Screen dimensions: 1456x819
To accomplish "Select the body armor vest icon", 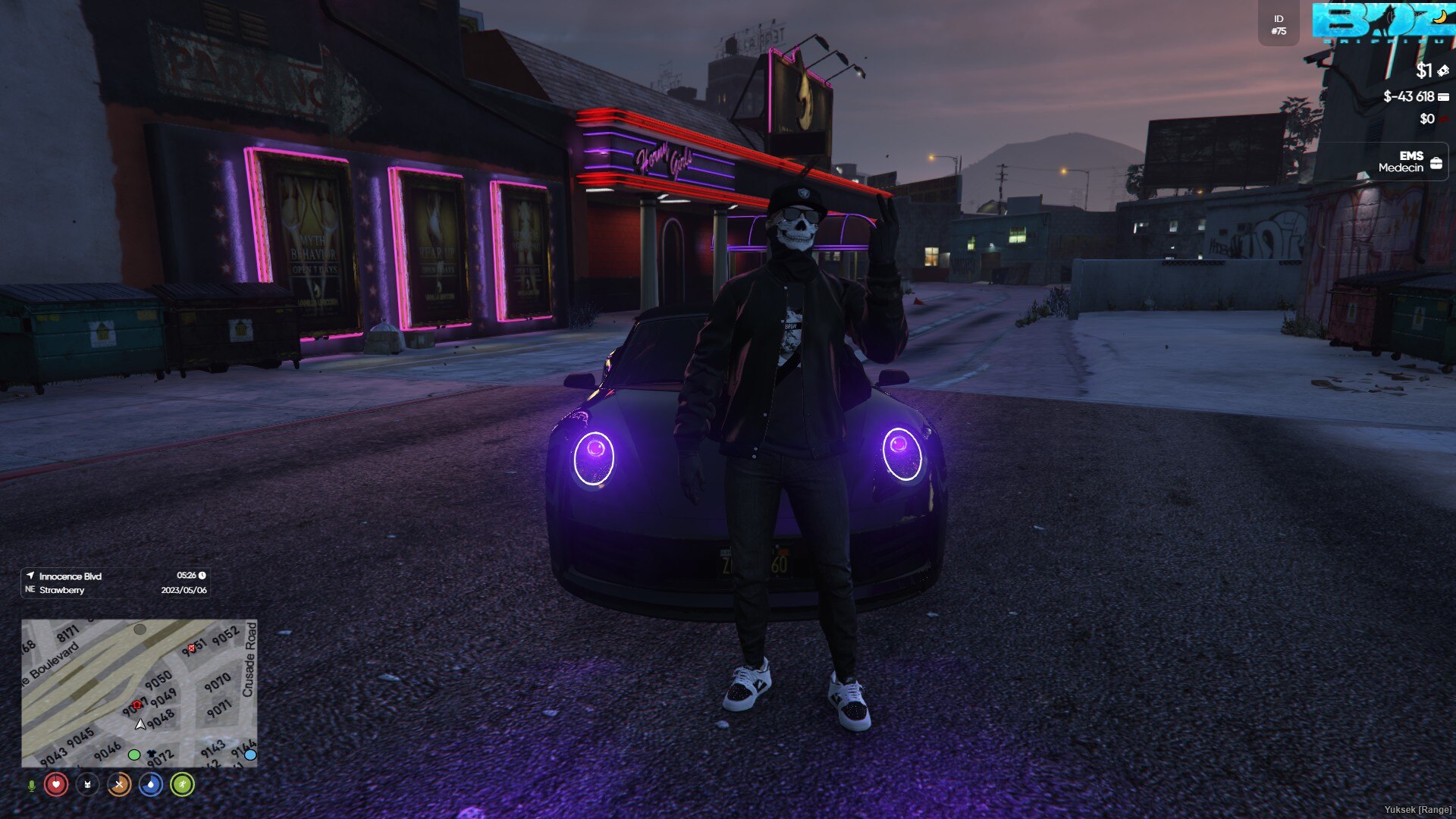I will (87, 784).
